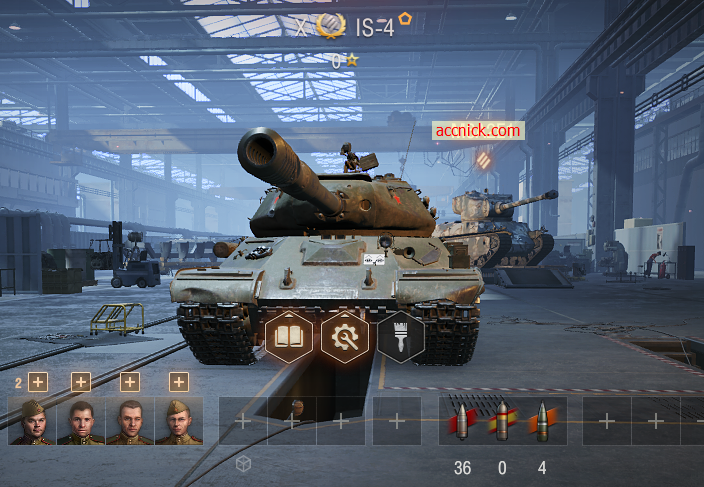Viewport: 704px width, 487px height.
Task: Click the plus above the fourth crew member
Action: (179, 382)
